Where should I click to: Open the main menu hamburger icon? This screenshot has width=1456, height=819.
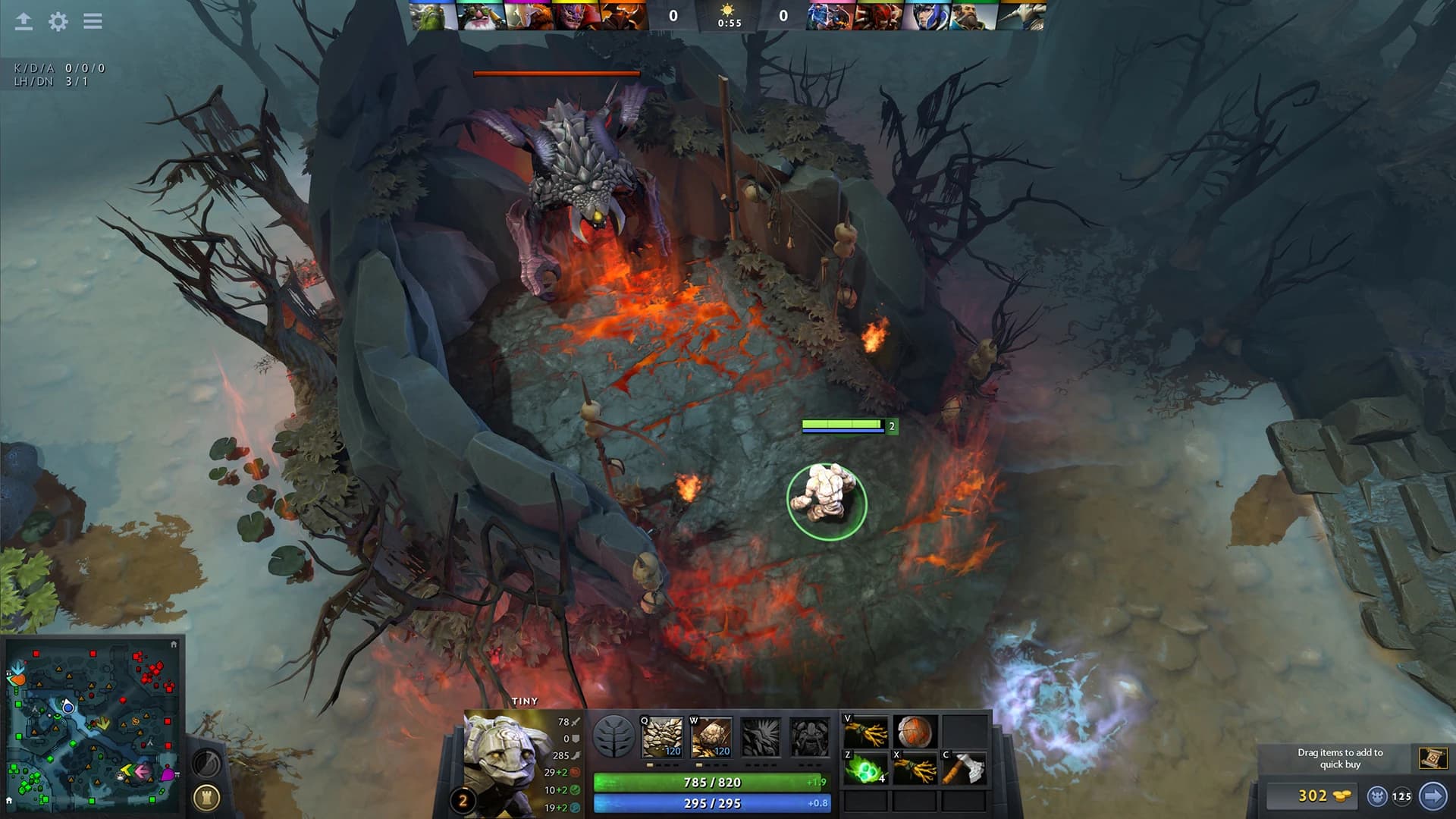tap(93, 21)
